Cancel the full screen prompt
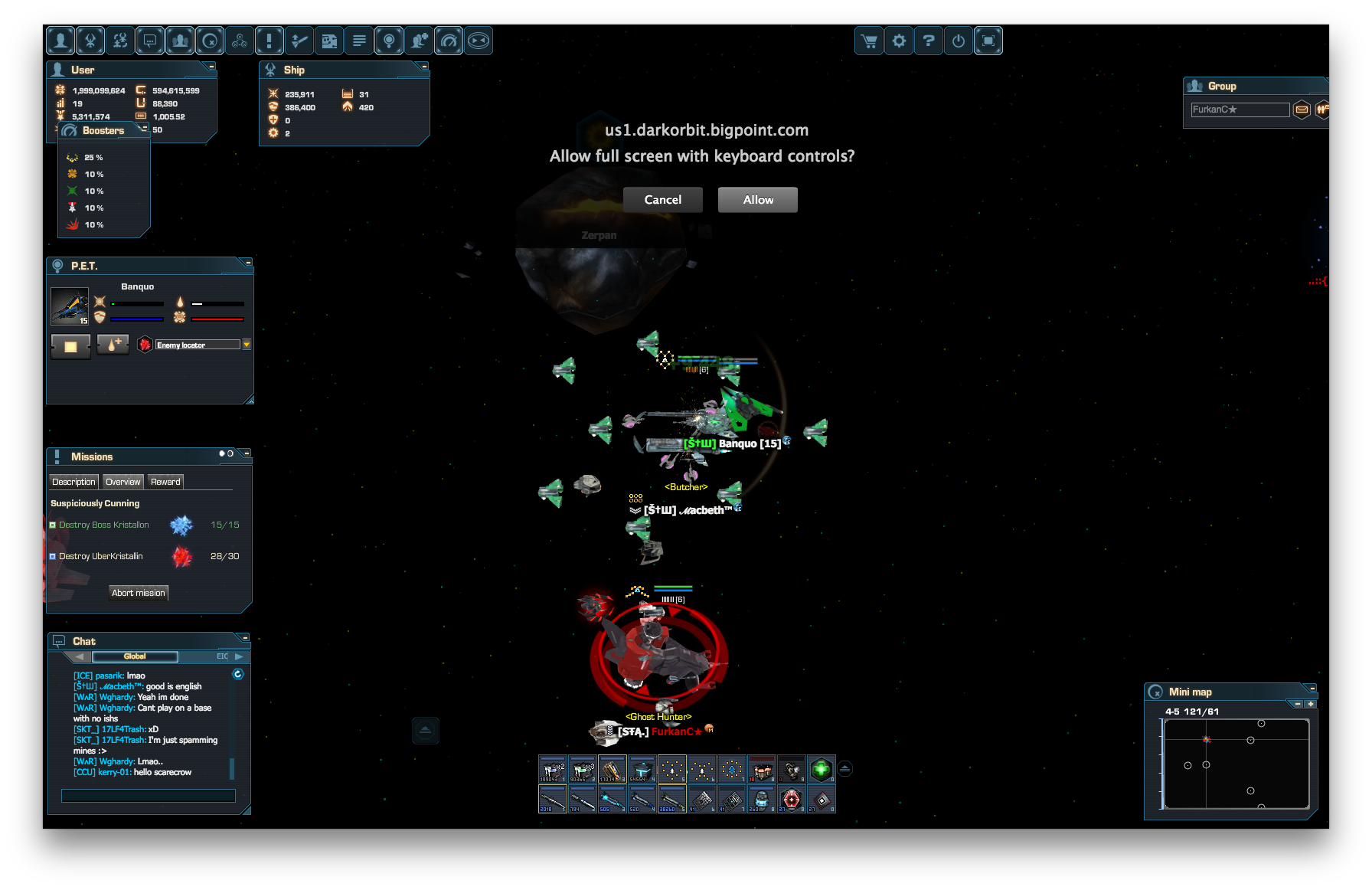Viewport: 1372px width, 890px height. coord(662,200)
